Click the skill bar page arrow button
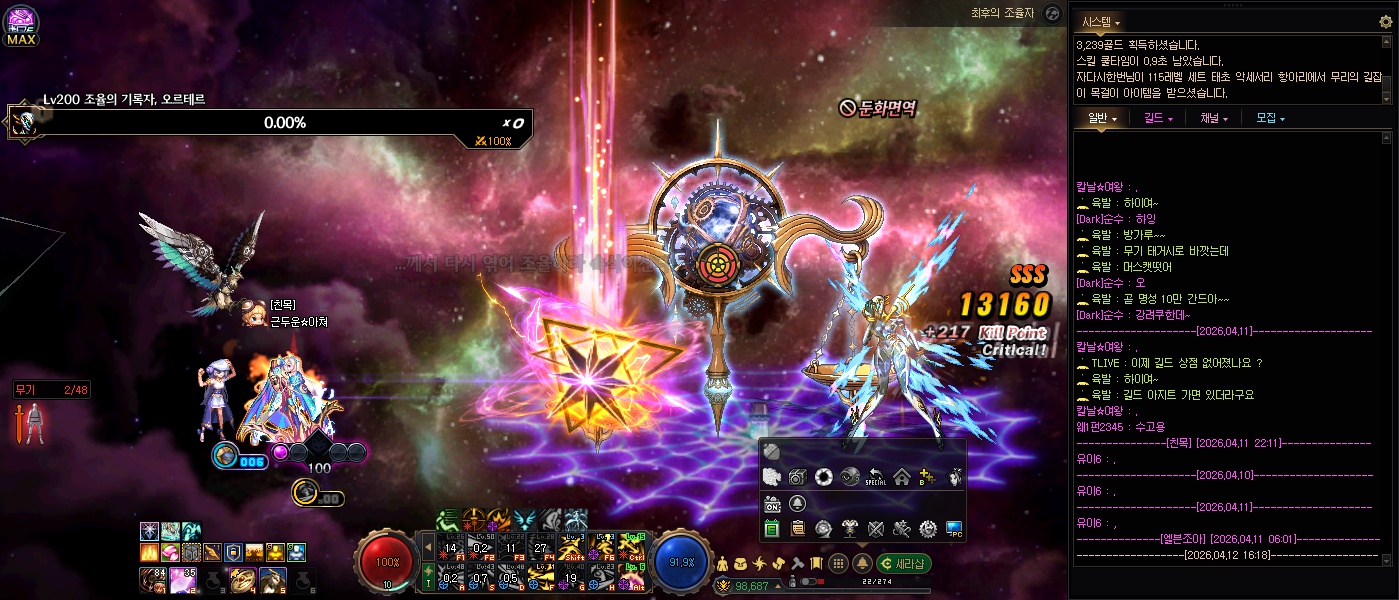1399x600 pixels. 429,548
